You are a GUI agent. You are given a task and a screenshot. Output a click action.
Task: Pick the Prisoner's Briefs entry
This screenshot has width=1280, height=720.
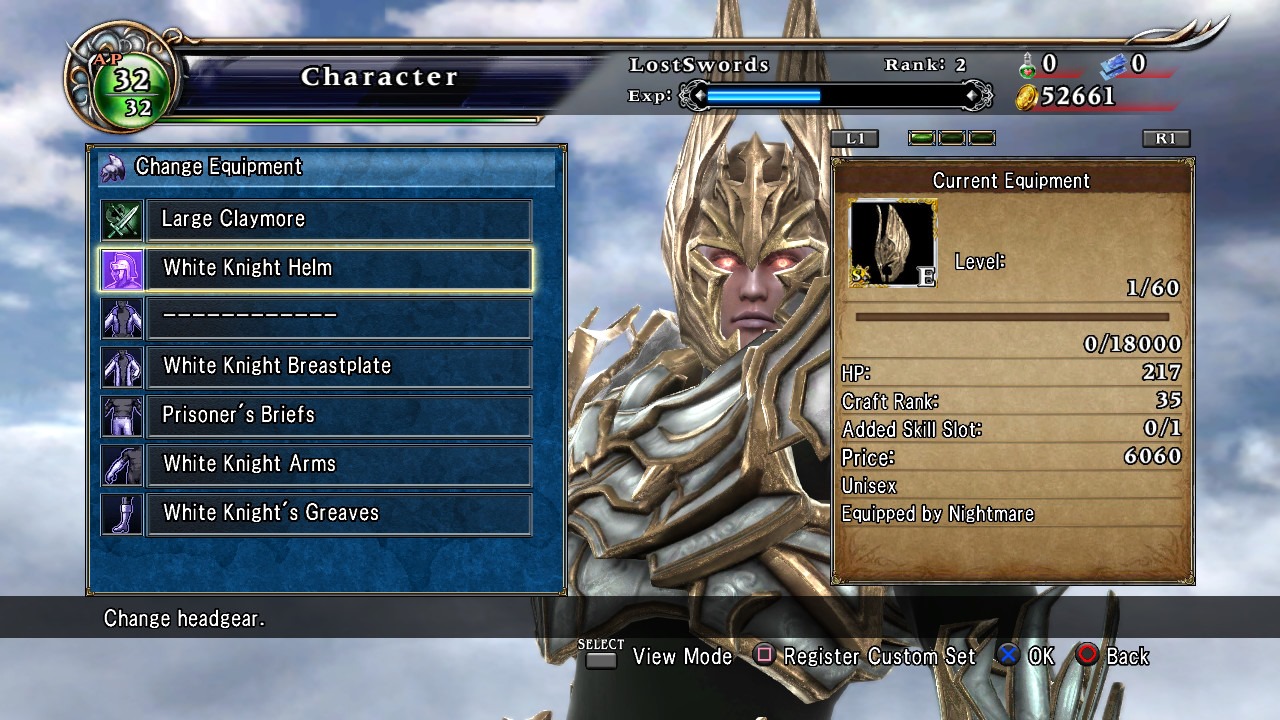pyautogui.click(x=339, y=415)
